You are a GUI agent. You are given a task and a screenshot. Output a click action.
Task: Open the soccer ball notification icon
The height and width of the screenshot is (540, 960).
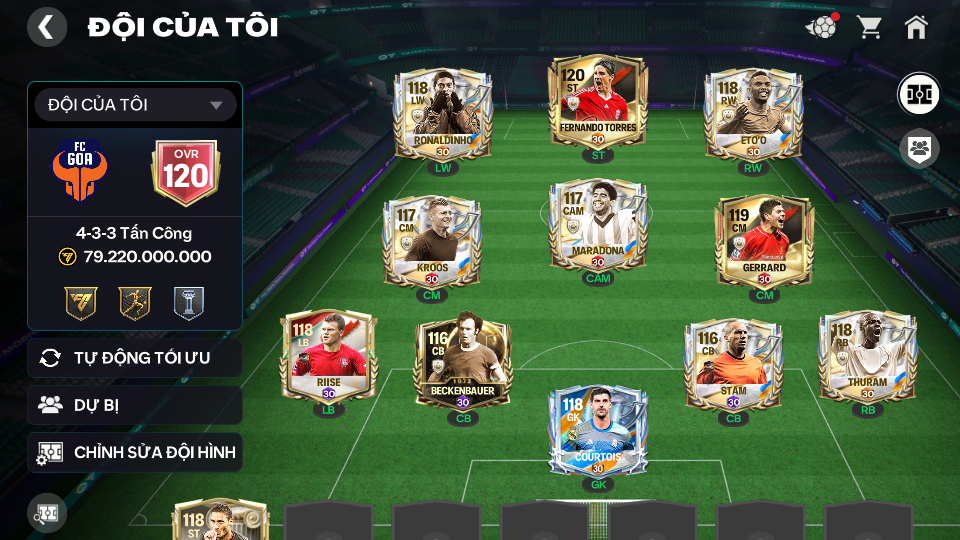pyautogui.click(x=821, y=27)
